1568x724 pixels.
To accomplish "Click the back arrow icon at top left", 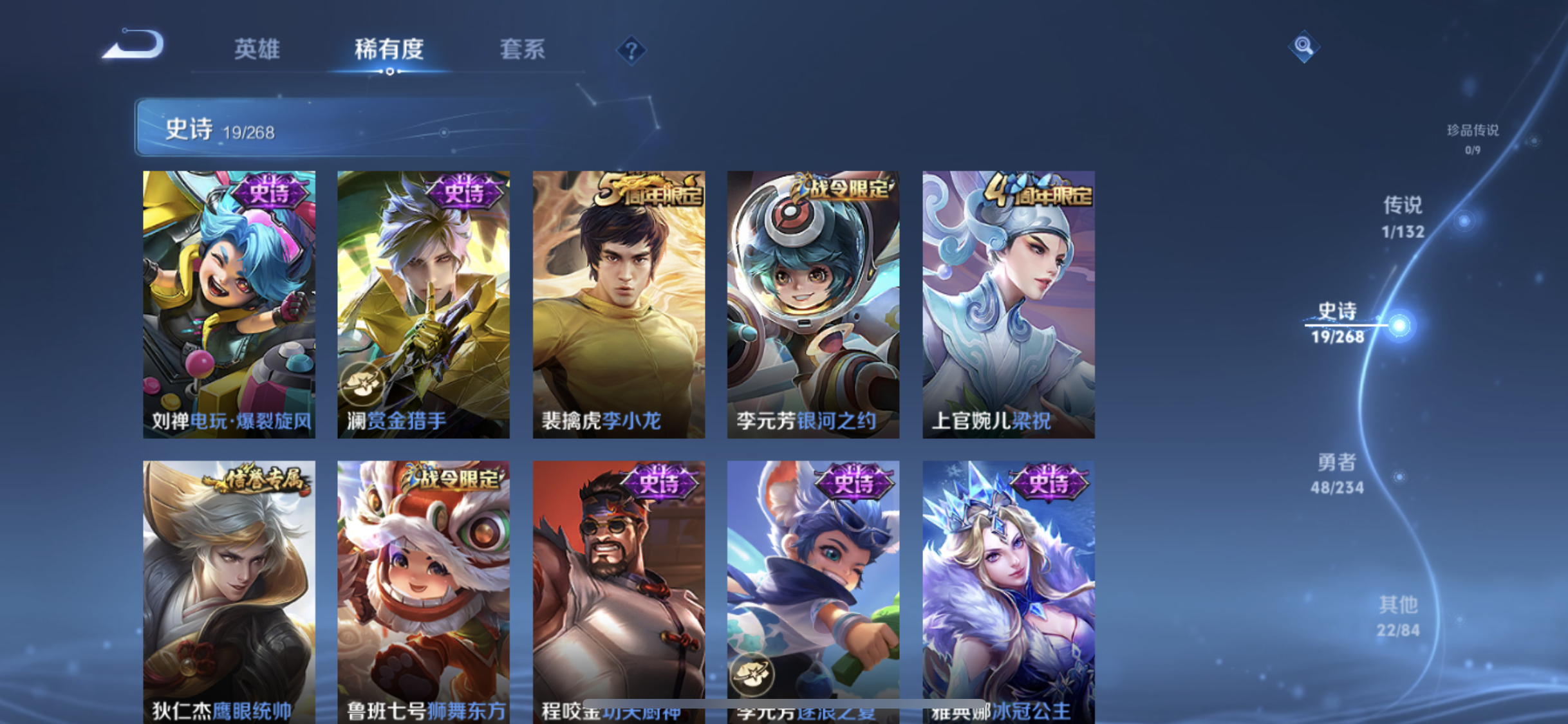I will 134,44.
